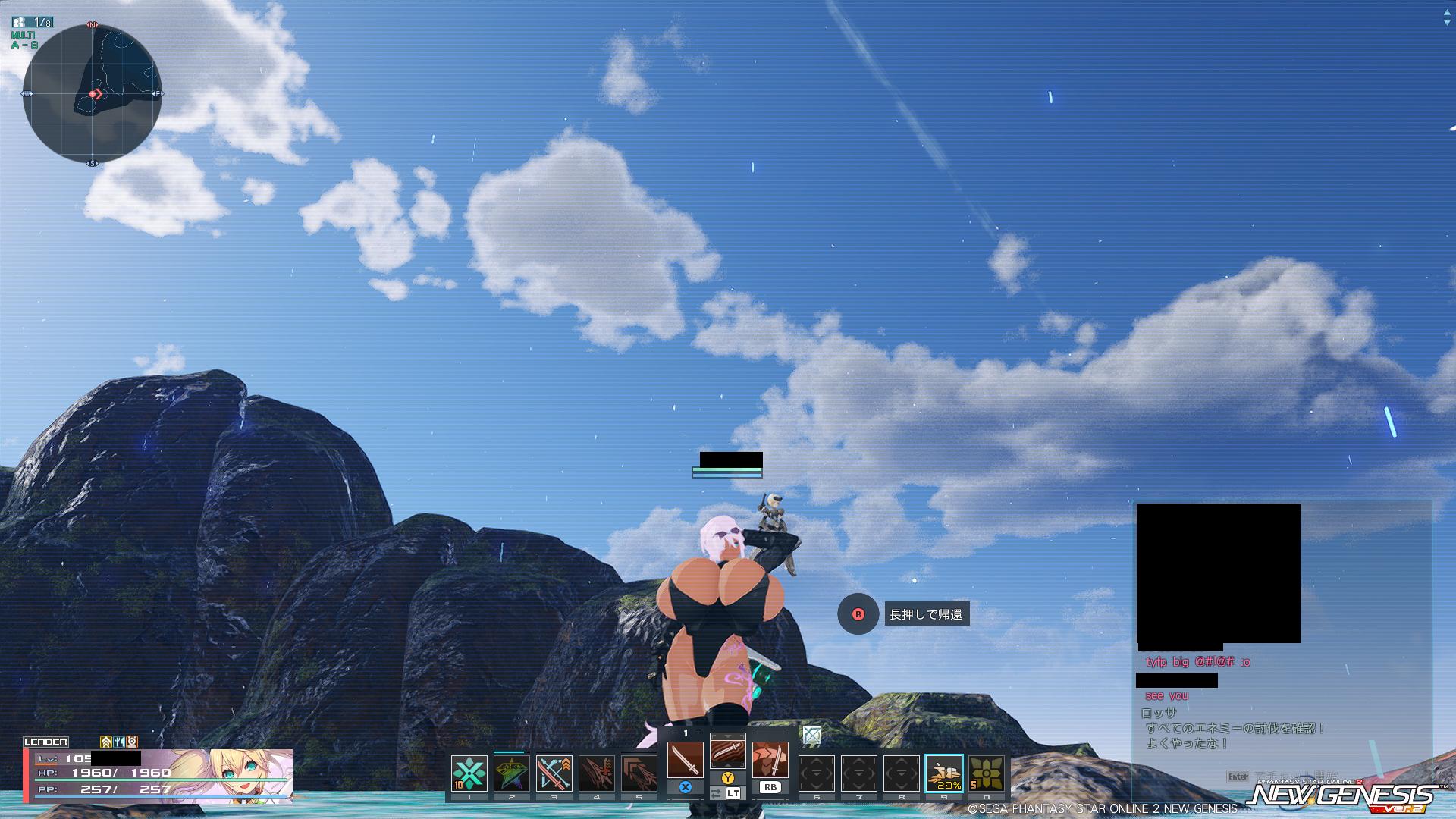
Task: Use the faded red arrows skill in slot 5
Action: [x=639, y=773]
